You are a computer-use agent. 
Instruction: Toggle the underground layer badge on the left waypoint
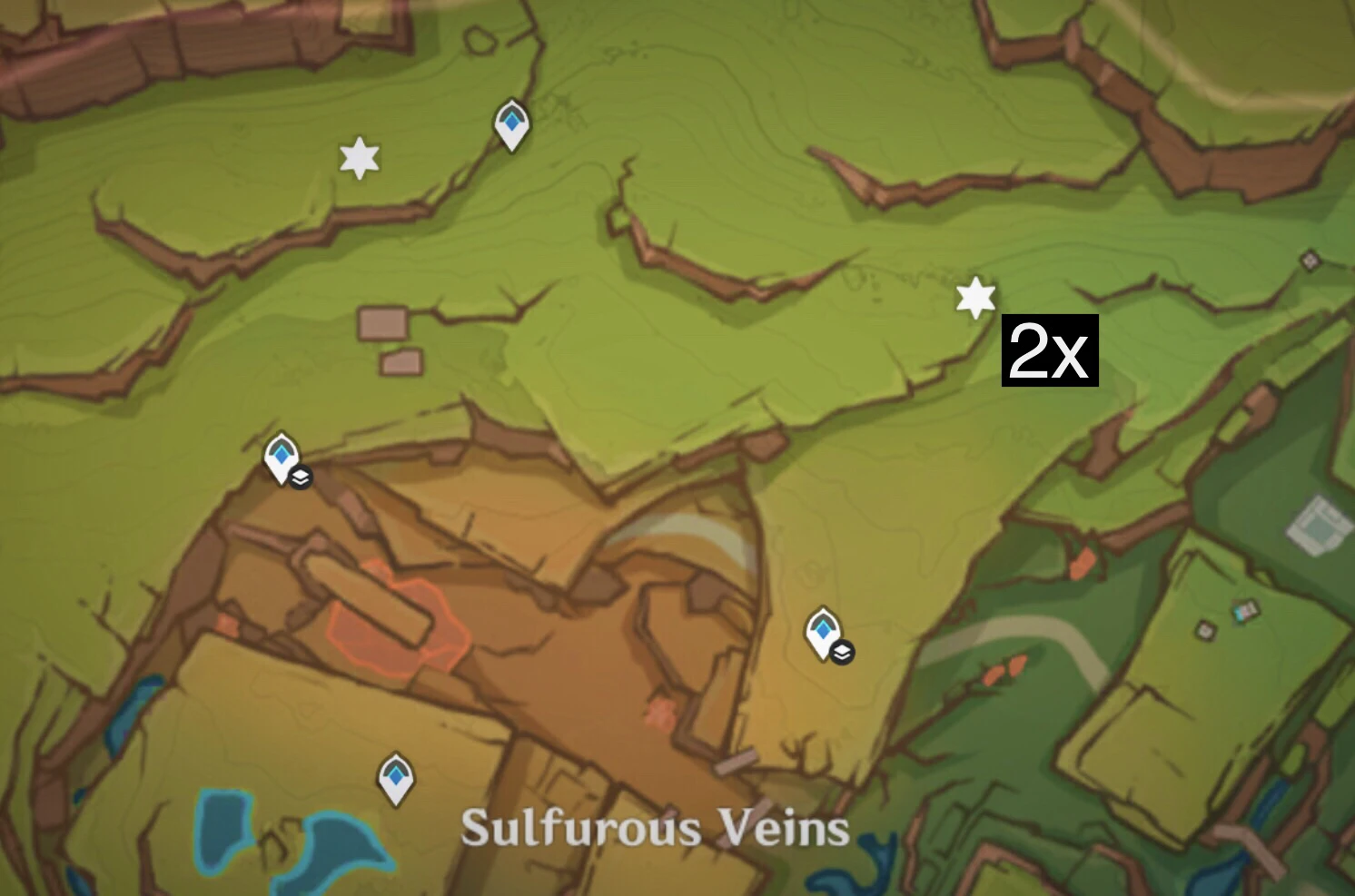pyautogui.click(x=300, y=477)
